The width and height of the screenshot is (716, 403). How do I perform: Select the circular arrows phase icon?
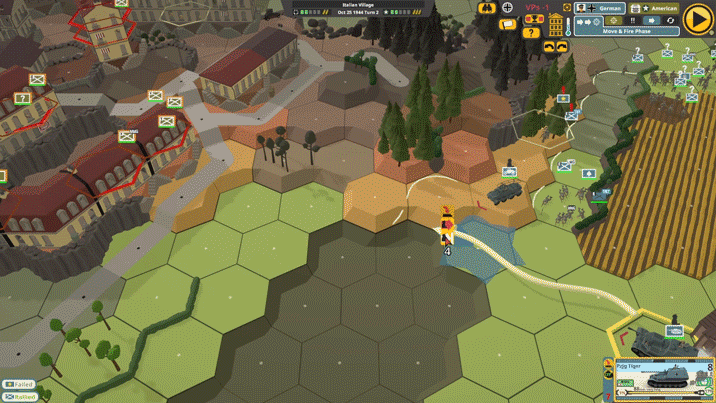point(670,20)
